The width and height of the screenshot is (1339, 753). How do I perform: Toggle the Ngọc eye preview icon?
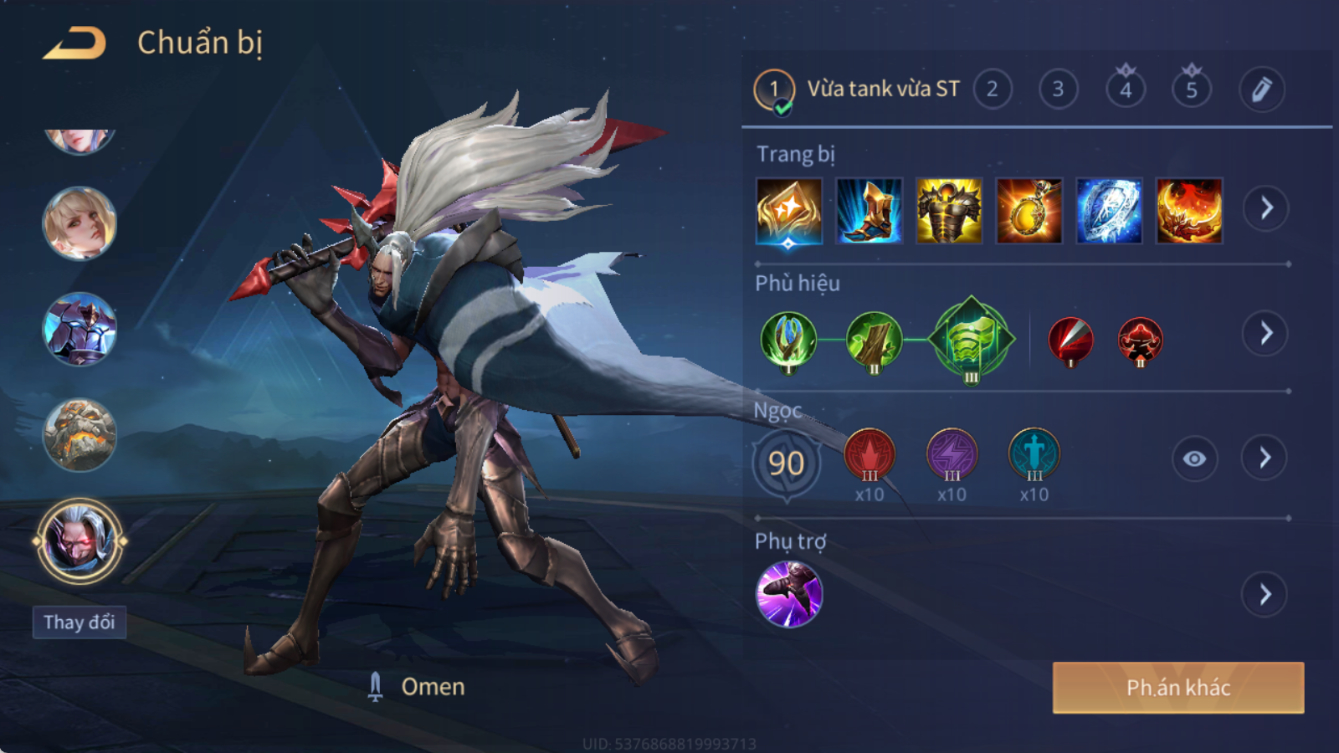point(1194,458)
